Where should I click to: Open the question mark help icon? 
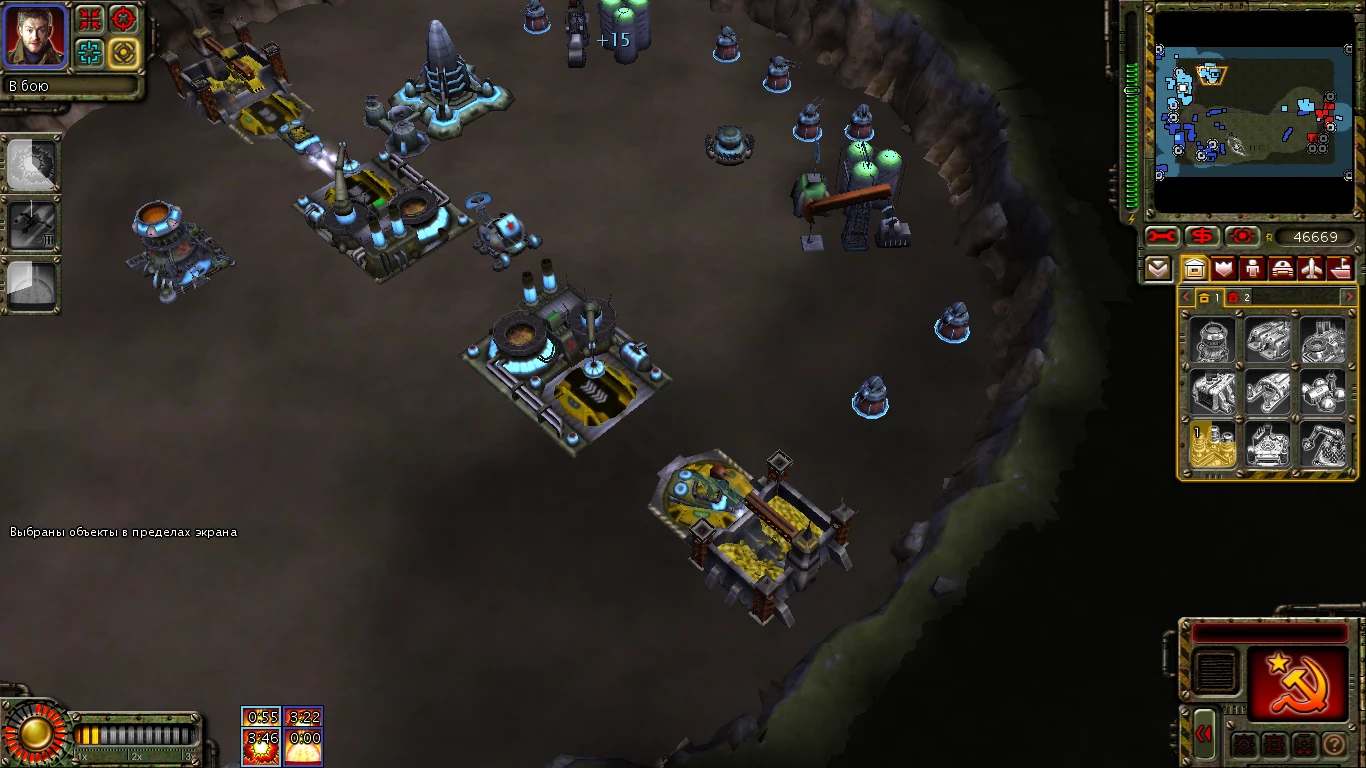(1334, 744)
